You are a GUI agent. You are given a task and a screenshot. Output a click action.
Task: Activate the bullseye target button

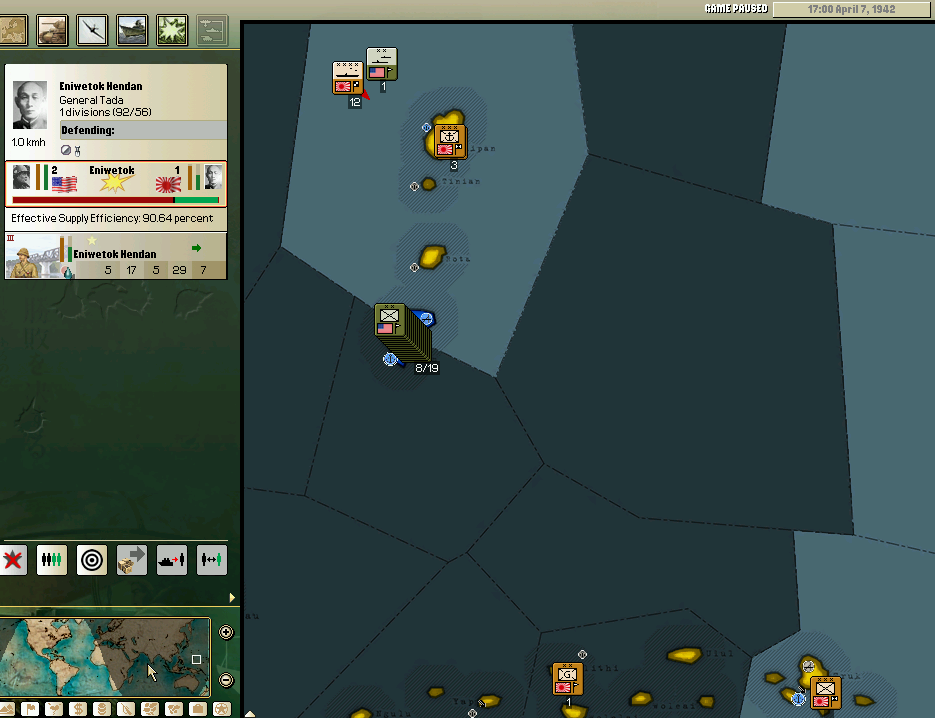point(92,560)
